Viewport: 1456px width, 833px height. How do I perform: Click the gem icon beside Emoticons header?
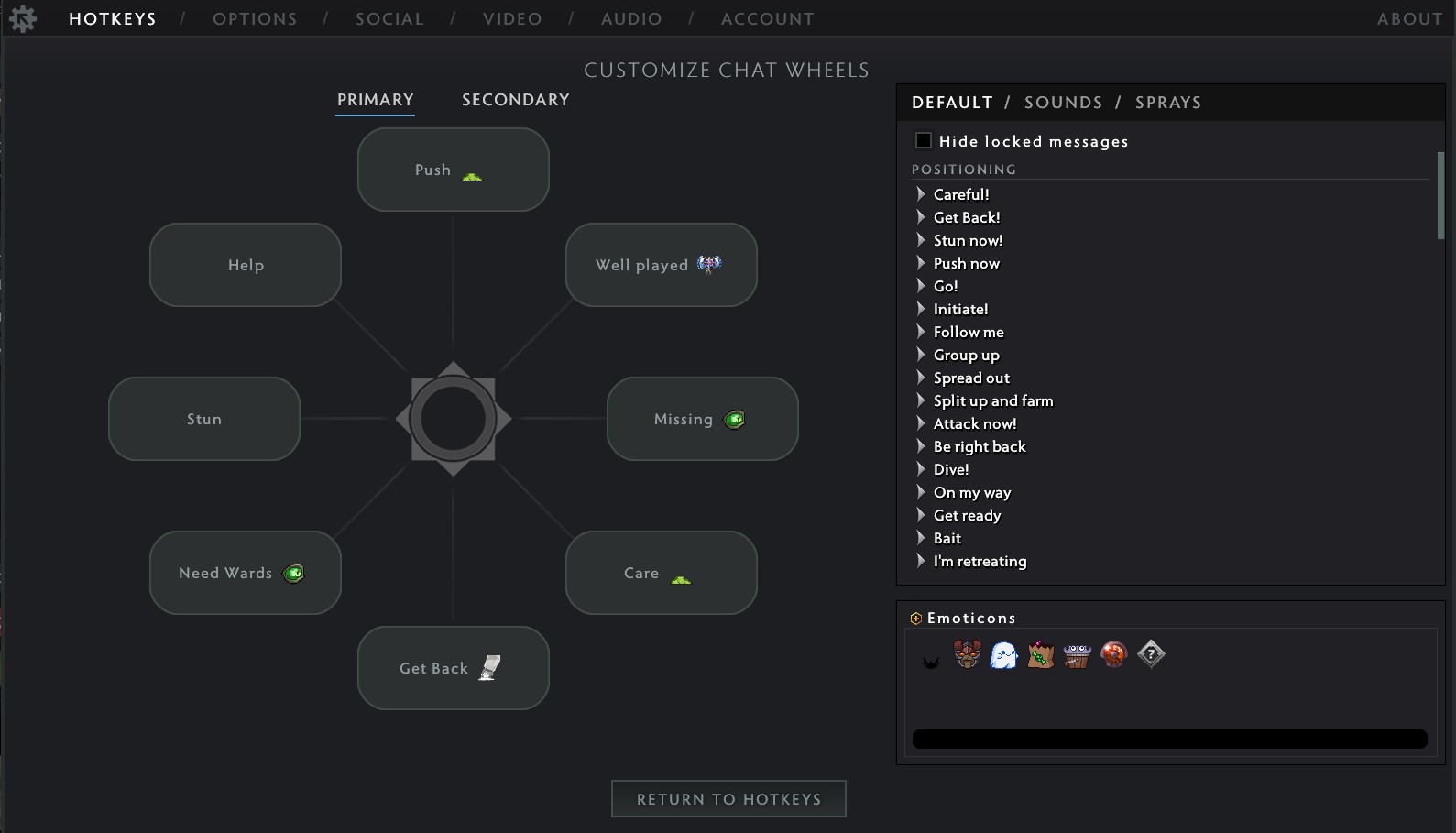tap(914, 618)
